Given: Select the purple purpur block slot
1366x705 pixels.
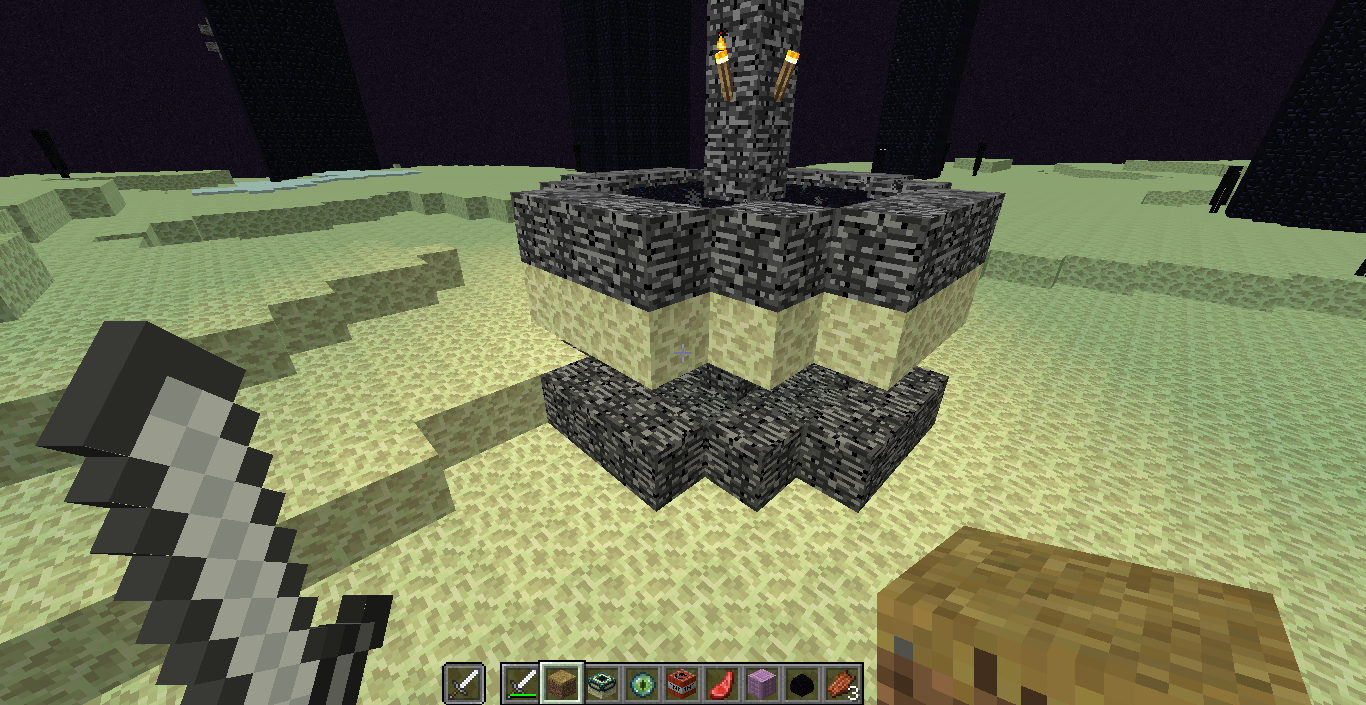Looking at the screenshot, I should [762, 684].
